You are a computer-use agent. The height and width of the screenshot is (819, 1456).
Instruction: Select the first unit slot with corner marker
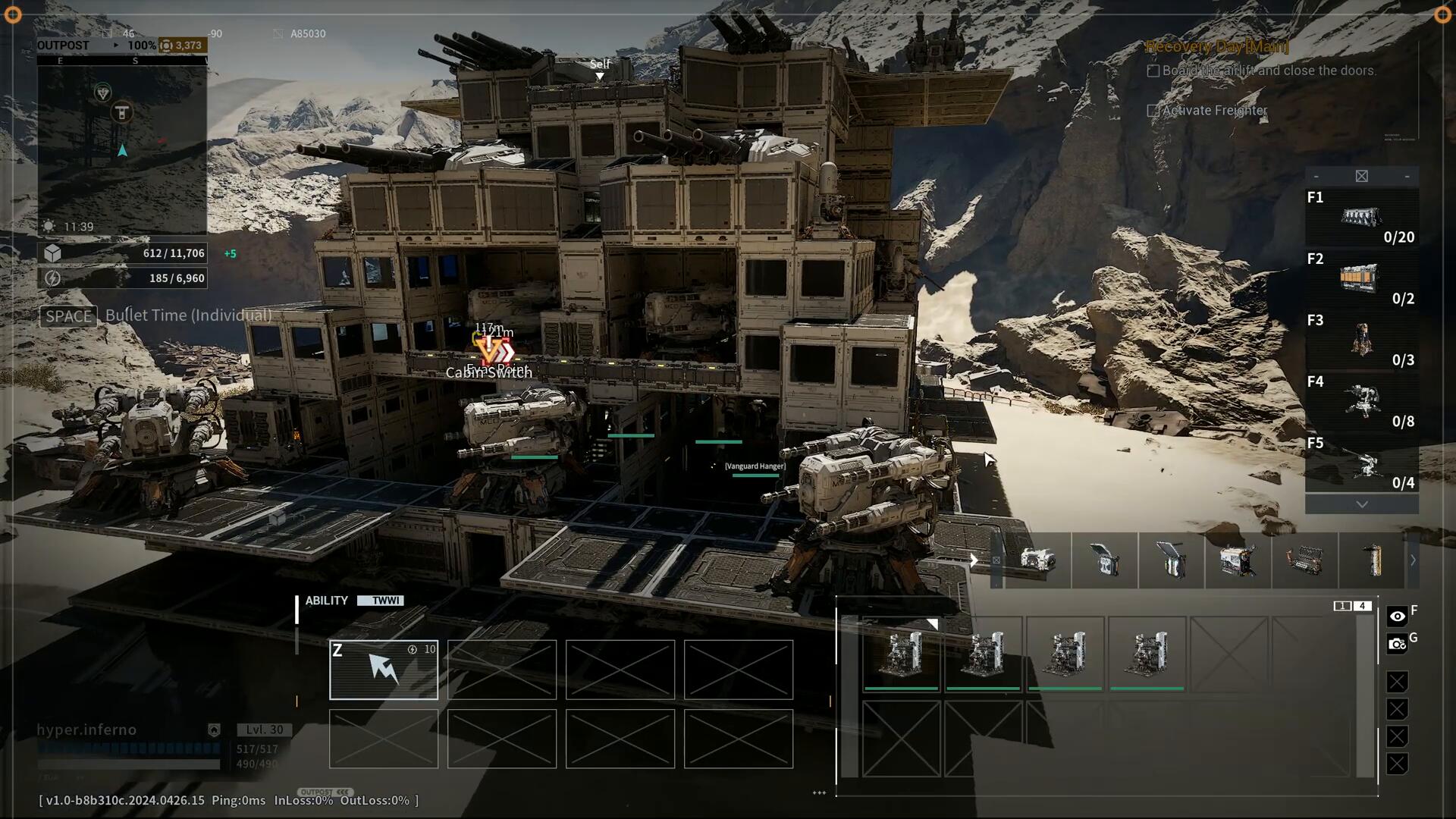[x=901, y=654]
